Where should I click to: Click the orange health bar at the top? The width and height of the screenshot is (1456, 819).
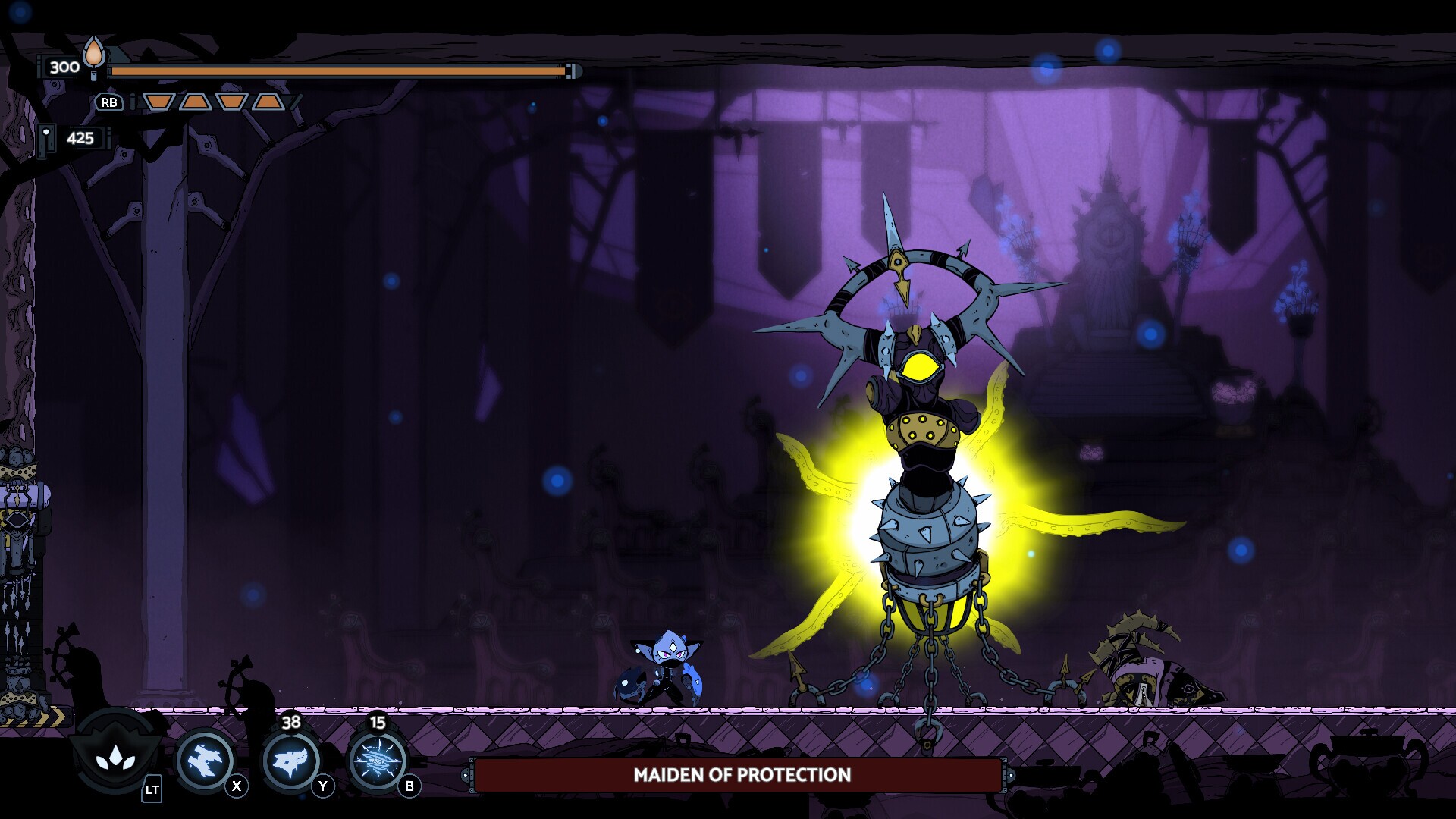pyautogui.click(x=341, y=72)
